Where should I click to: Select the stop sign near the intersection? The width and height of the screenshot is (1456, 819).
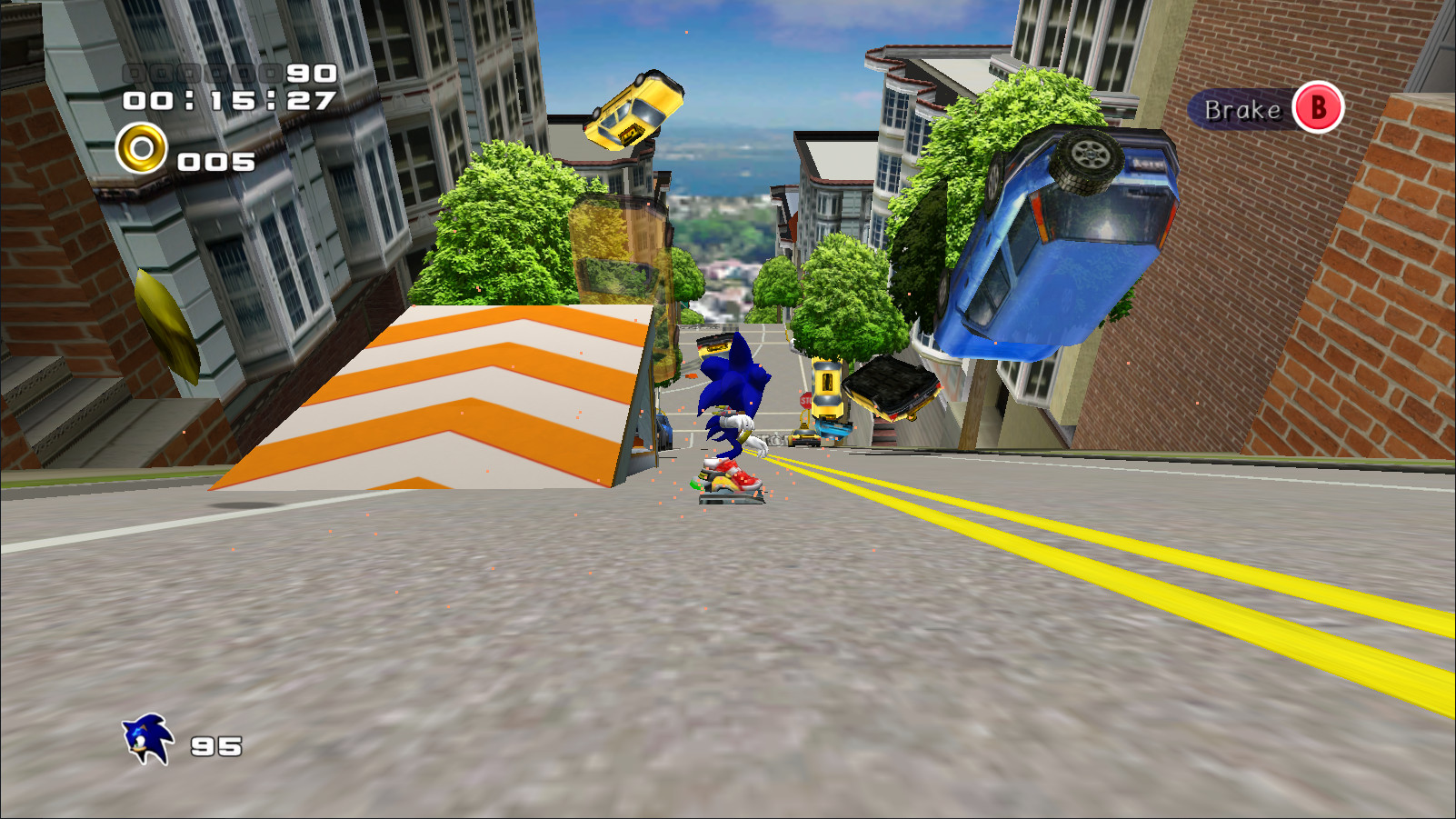[x=805, y=400]
